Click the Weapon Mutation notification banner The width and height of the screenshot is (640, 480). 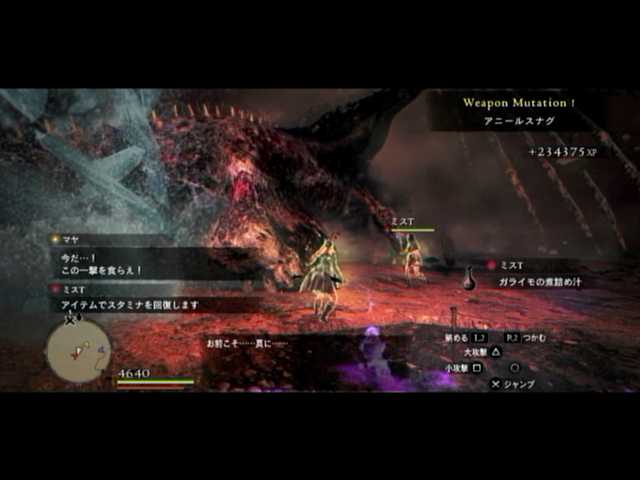[519, 110]
